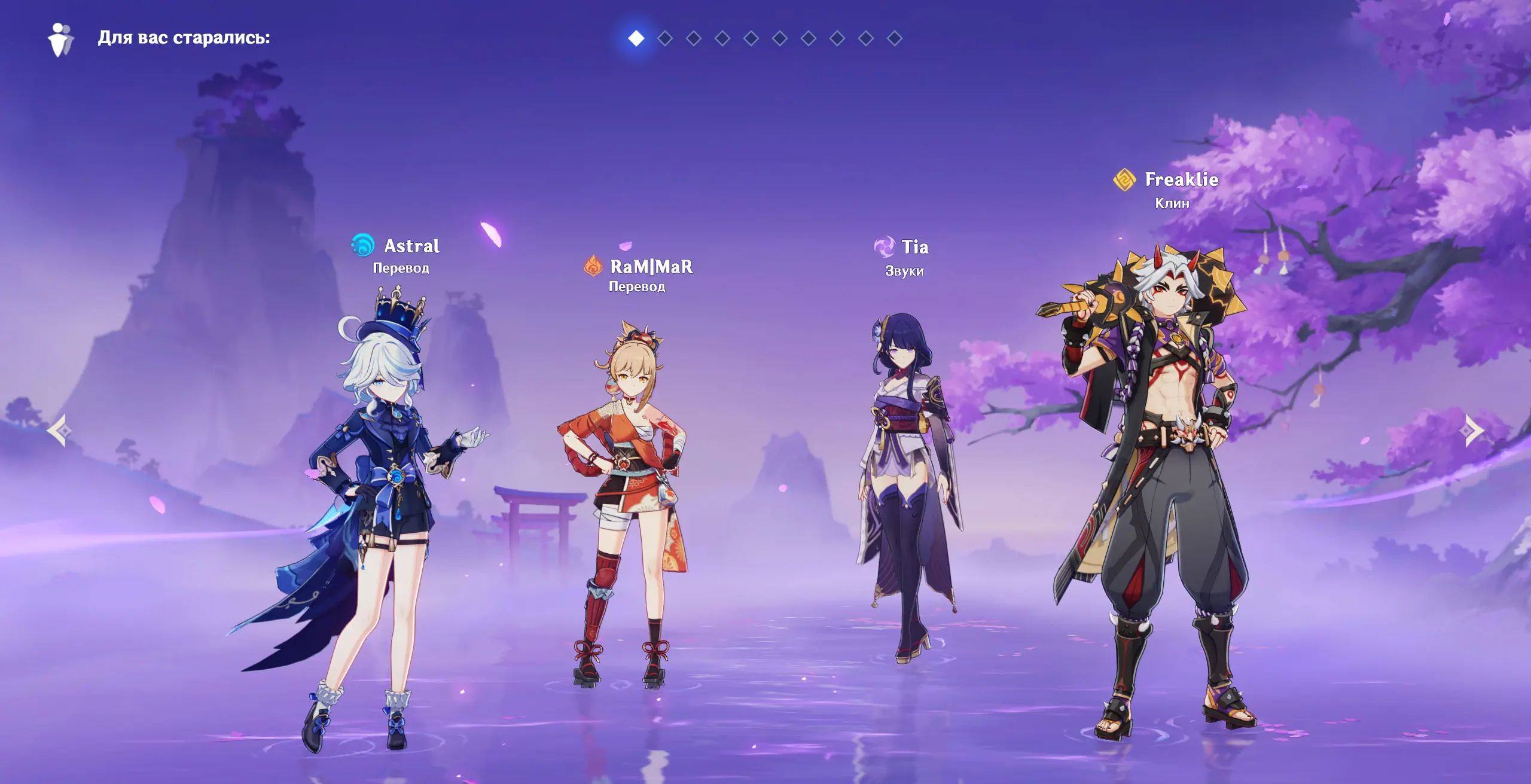Viewport: 1531px width, 784px height.
Task: Go to the next credits page arrow
Action: click(1474, 430)
